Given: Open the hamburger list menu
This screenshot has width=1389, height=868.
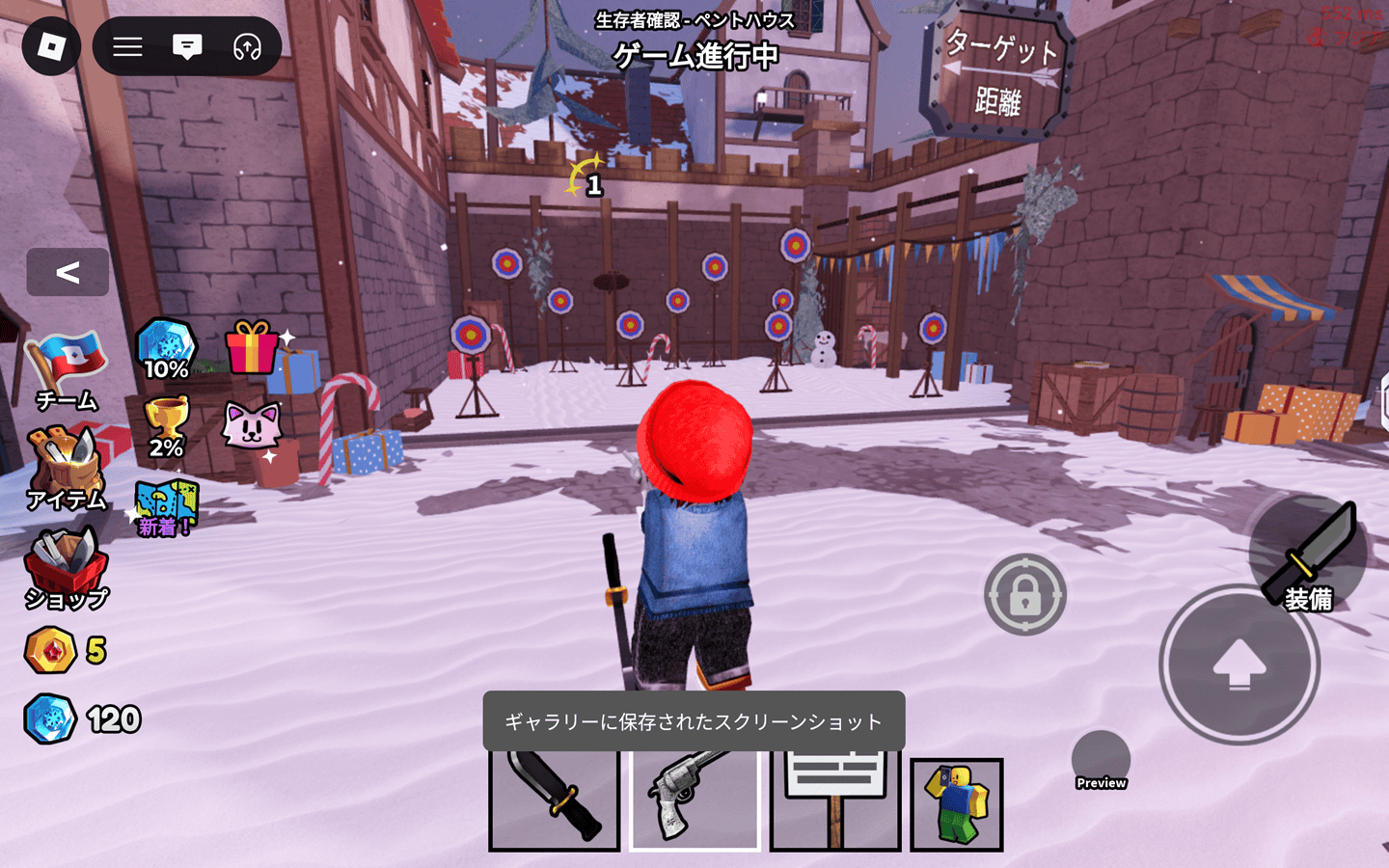Looking at the screenshot, I should pyautogui.click(x=127, y=46).
